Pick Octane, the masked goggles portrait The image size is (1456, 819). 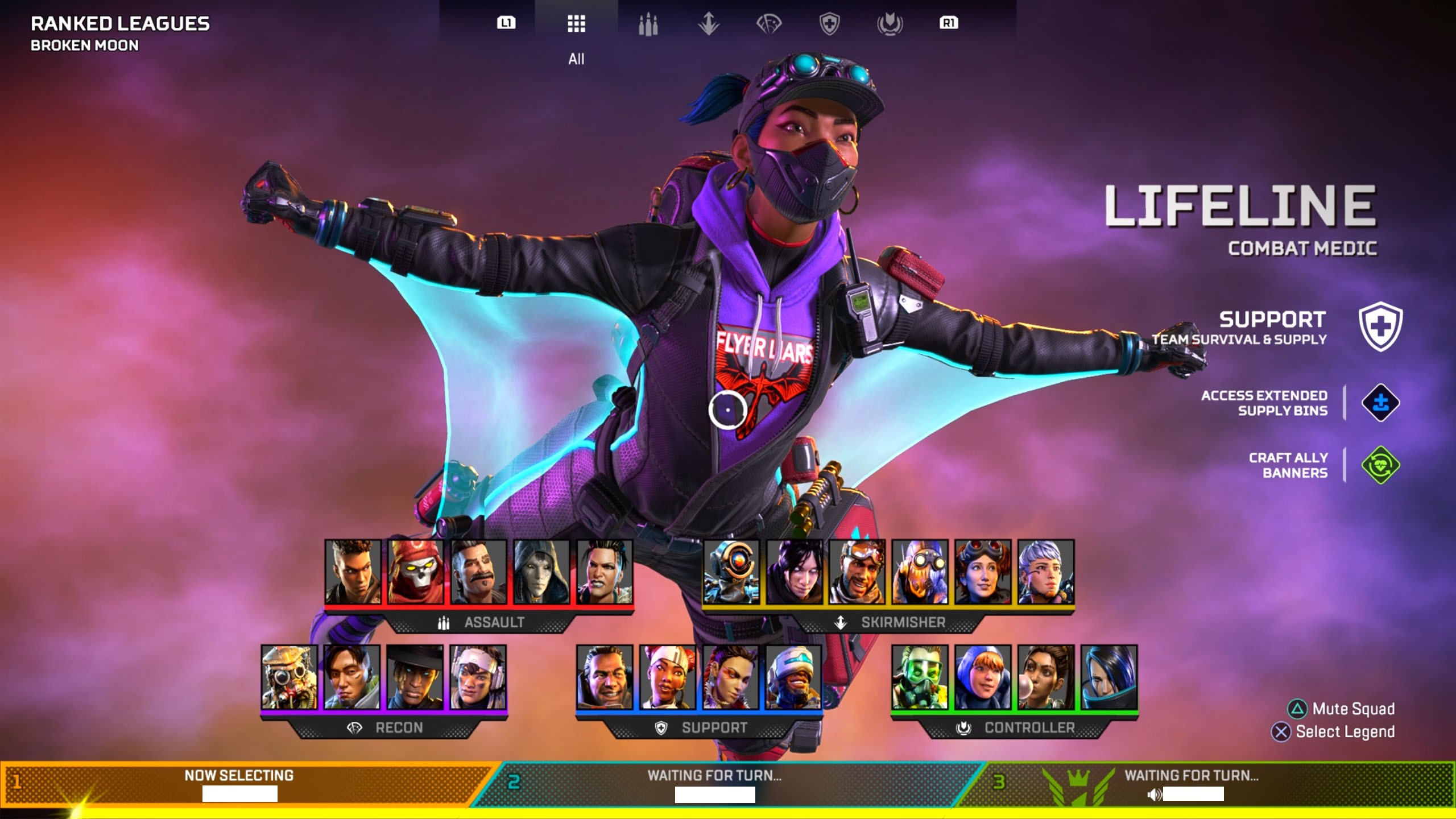coord(920,572)
